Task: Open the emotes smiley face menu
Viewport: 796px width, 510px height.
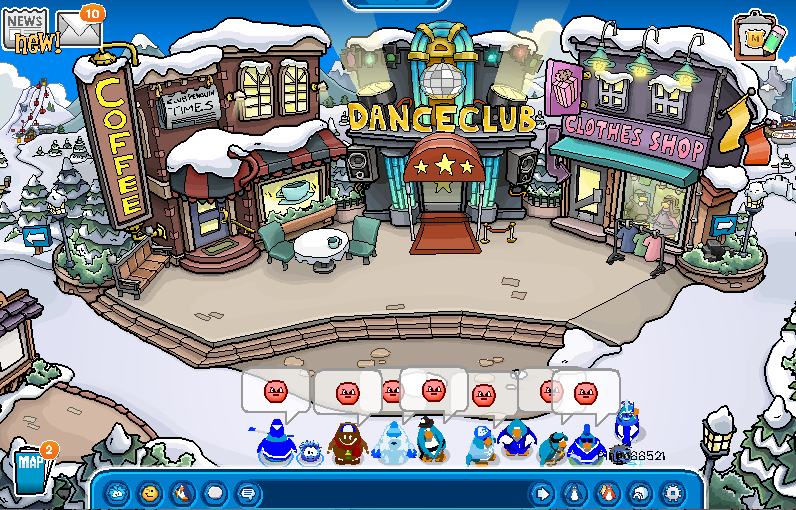Action: 150,493
